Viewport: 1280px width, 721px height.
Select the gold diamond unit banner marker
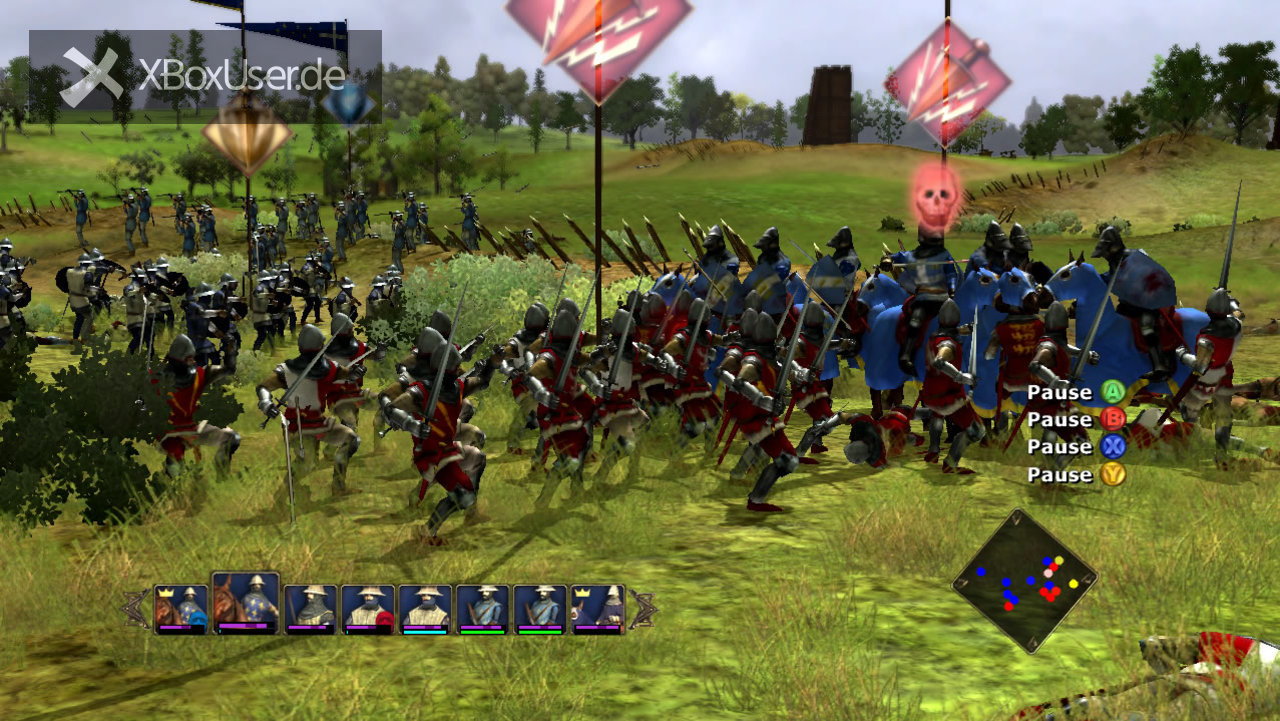247,131
